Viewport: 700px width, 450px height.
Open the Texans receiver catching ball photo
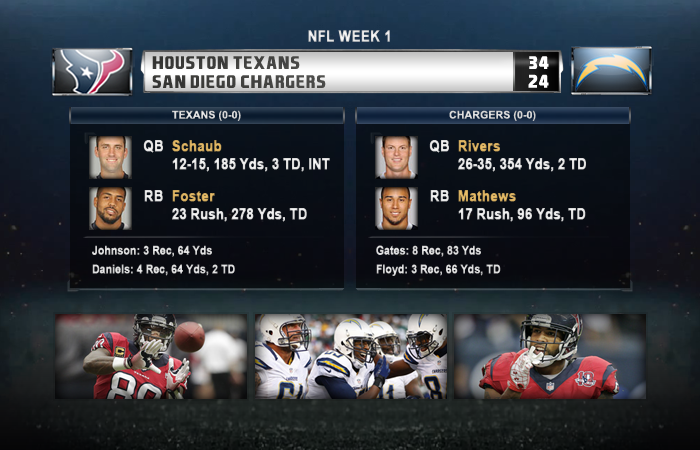click(x=150, y=357)
